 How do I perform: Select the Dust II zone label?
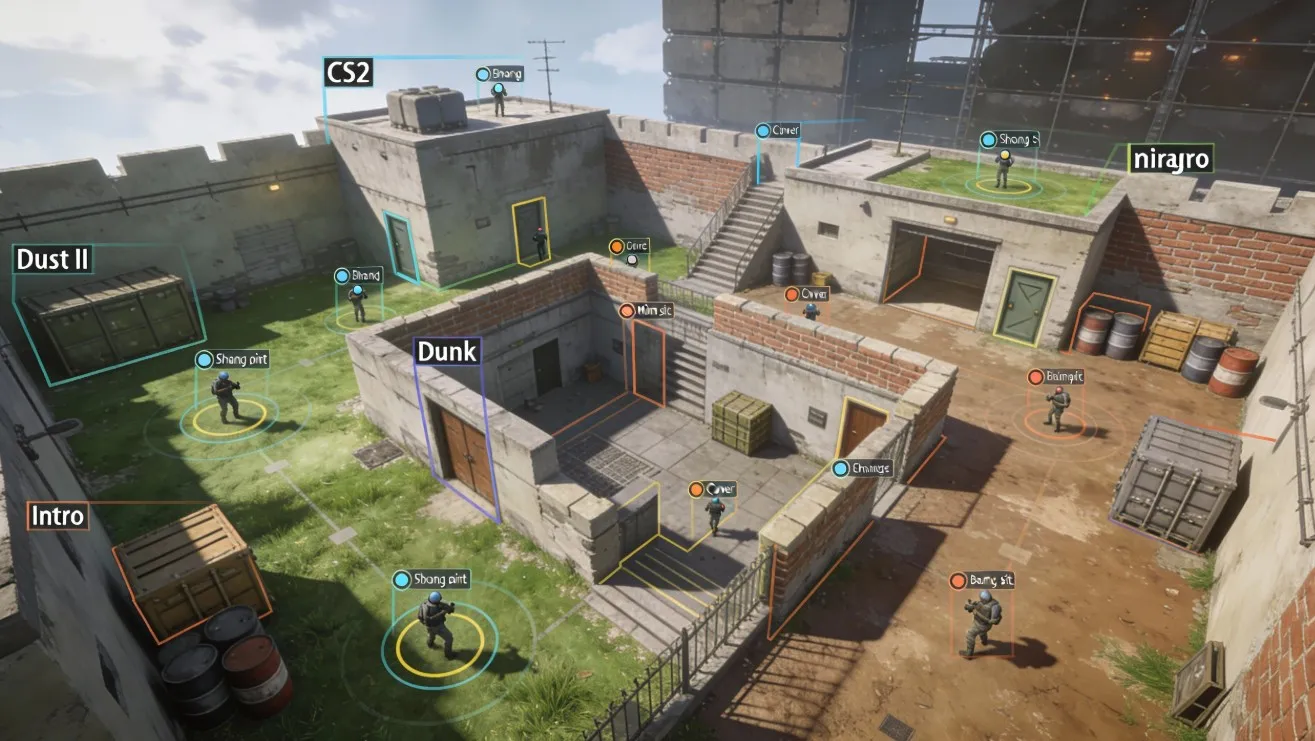click(53, 260)
